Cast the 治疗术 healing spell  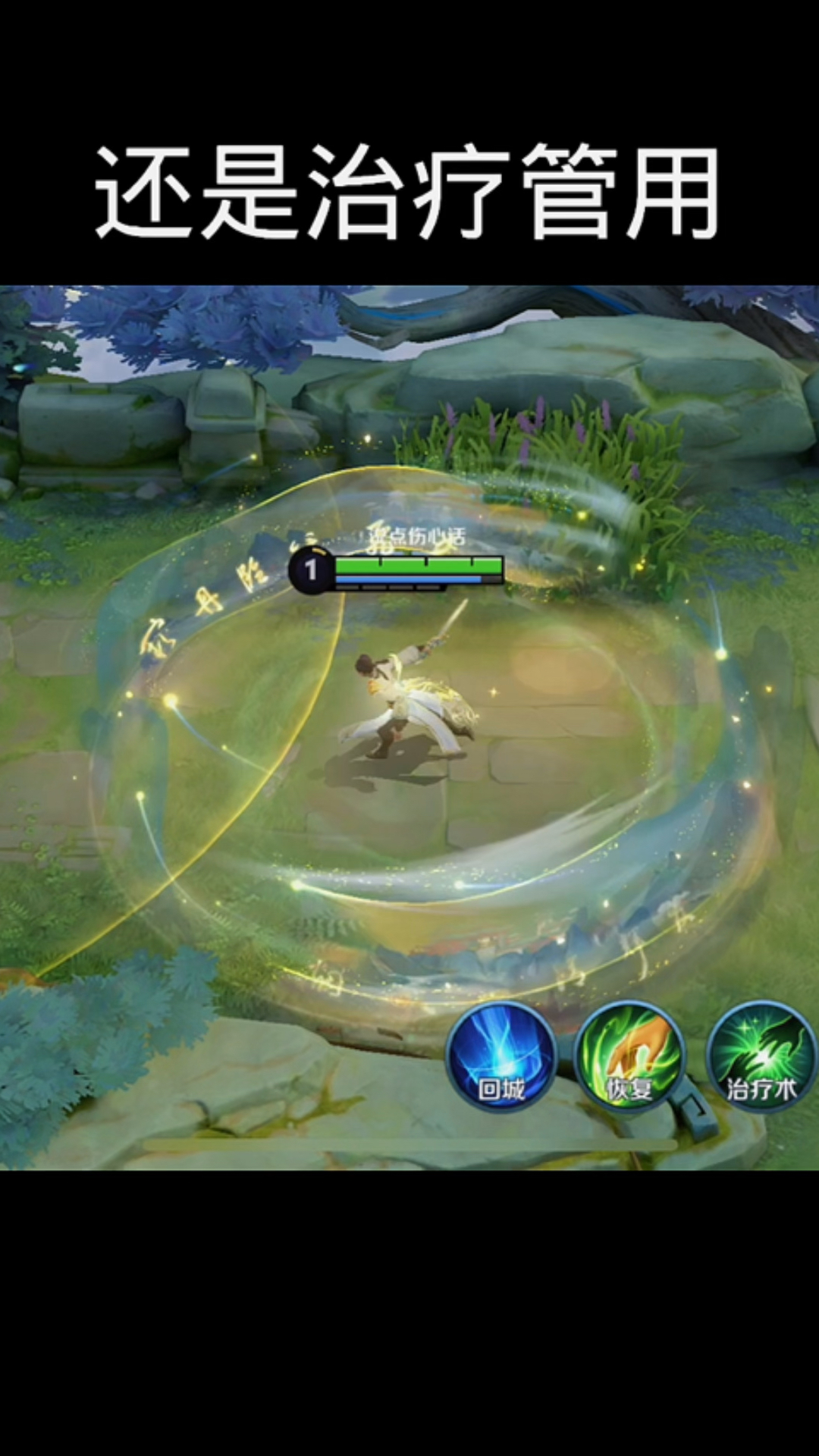click(x=761, y=1056)
